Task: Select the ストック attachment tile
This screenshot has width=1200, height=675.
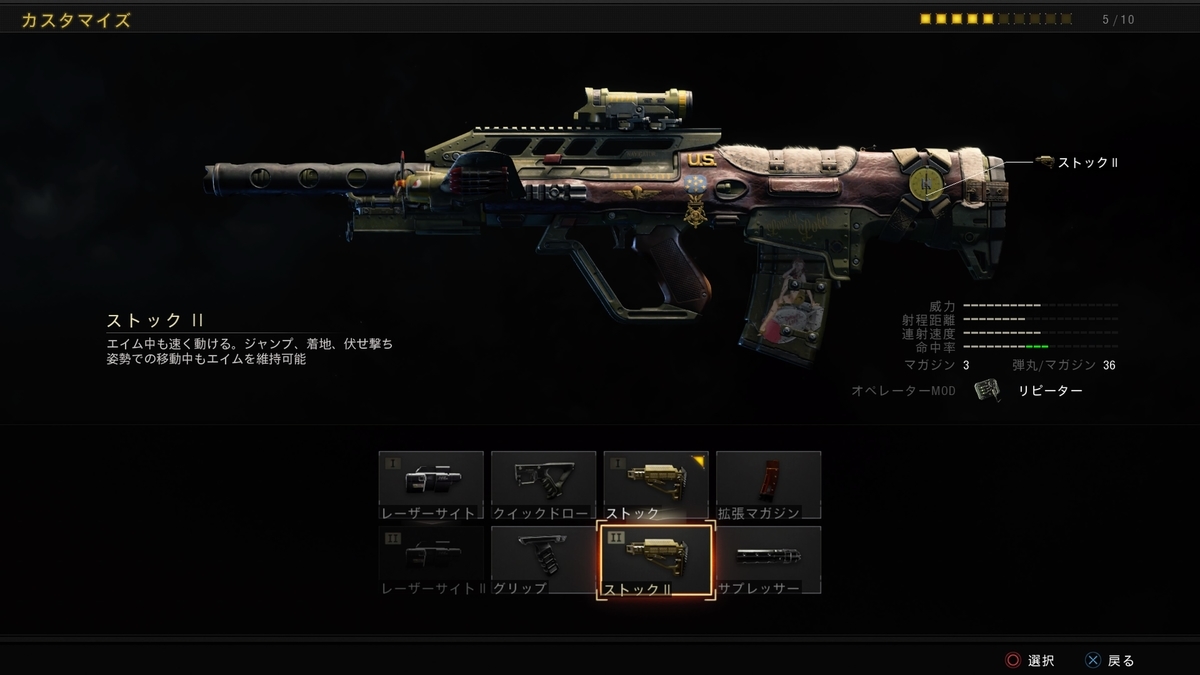Action: coord(655,485)
